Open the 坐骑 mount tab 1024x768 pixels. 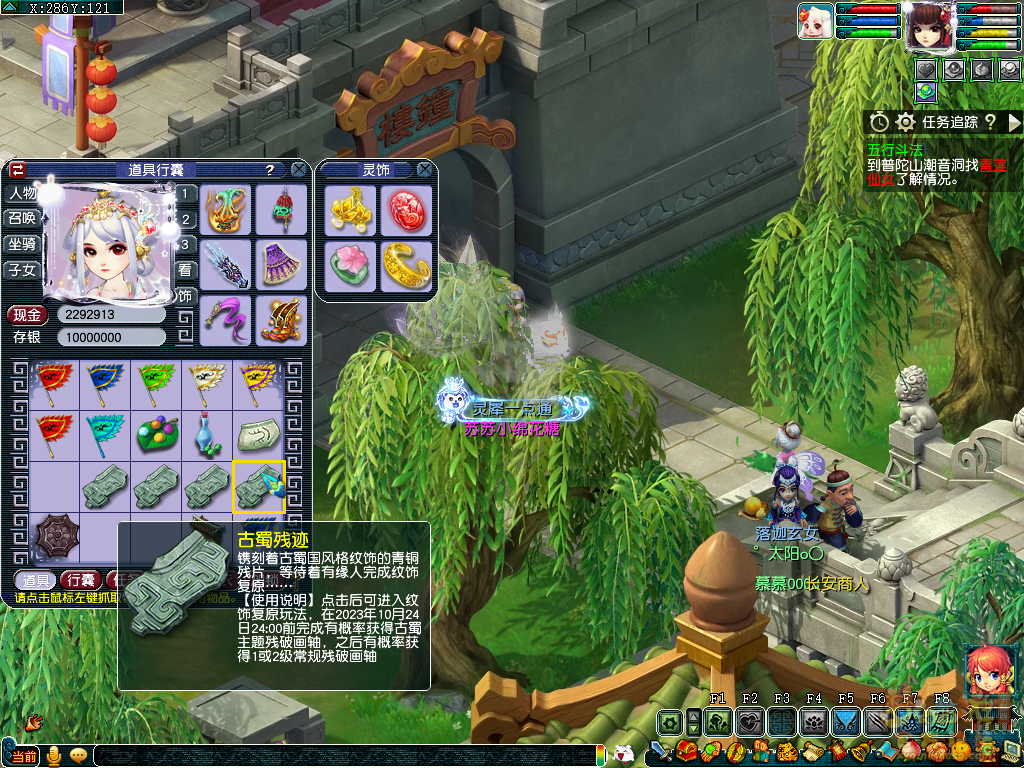22,244
